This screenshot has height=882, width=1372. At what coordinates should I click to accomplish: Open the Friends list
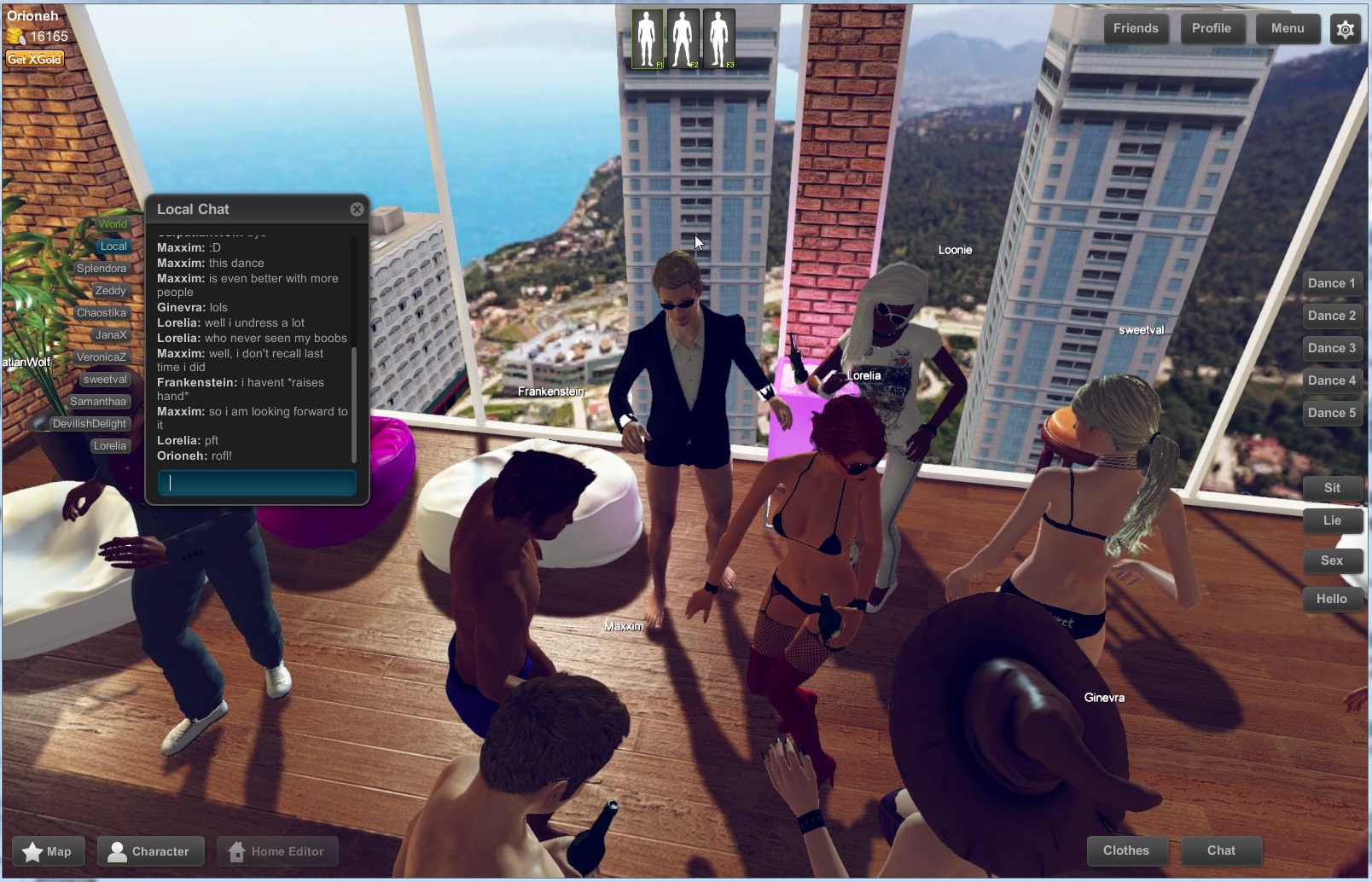[1136, 28]
